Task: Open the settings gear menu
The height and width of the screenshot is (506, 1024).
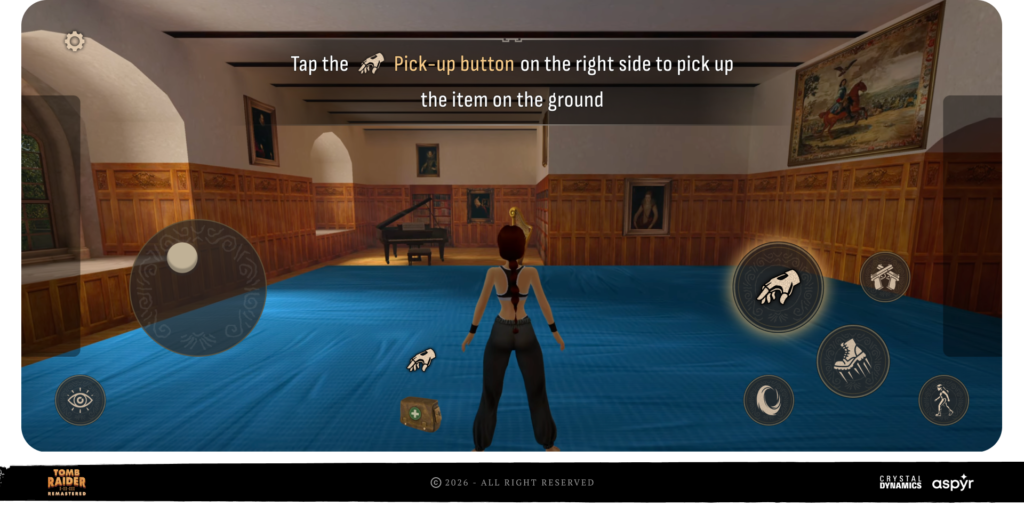Action: [x=74, y=41]
